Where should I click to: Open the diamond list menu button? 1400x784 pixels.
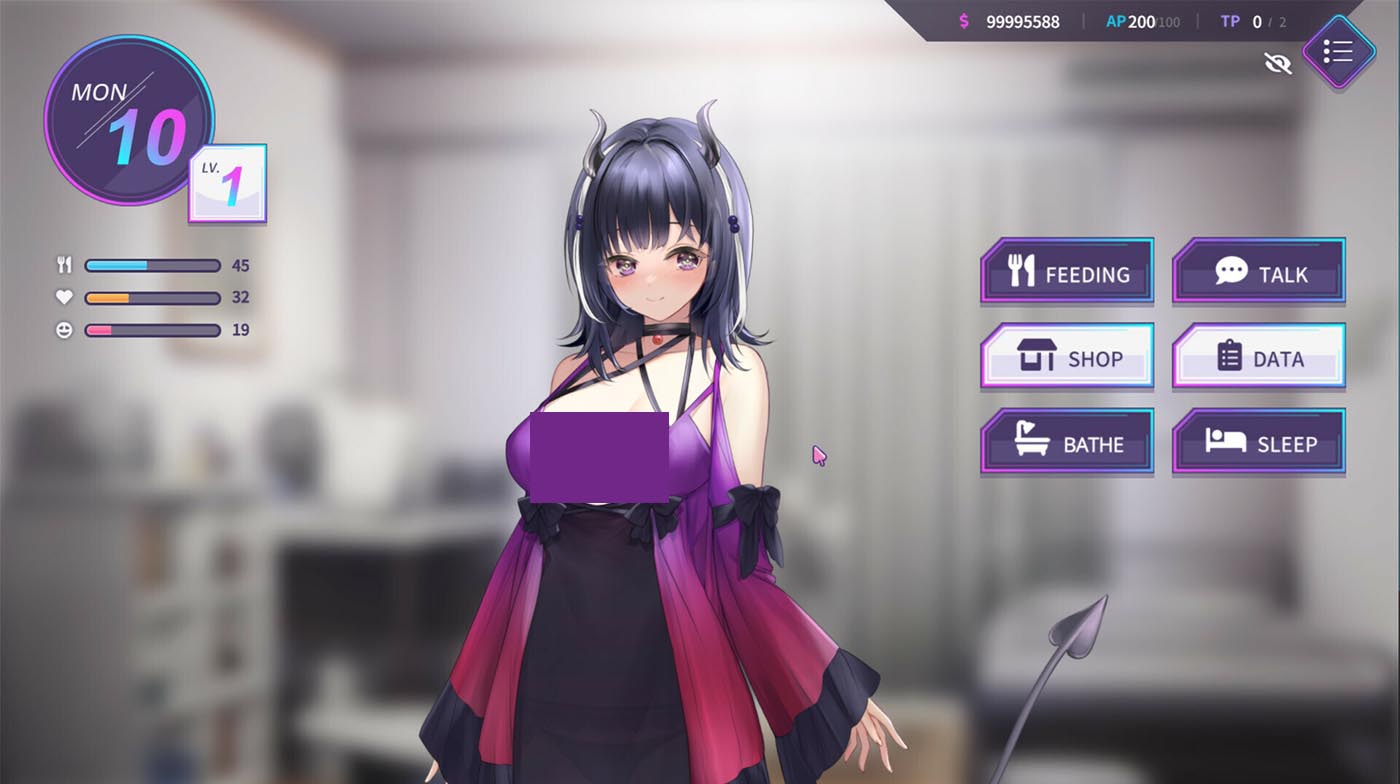pos(1338,52)
